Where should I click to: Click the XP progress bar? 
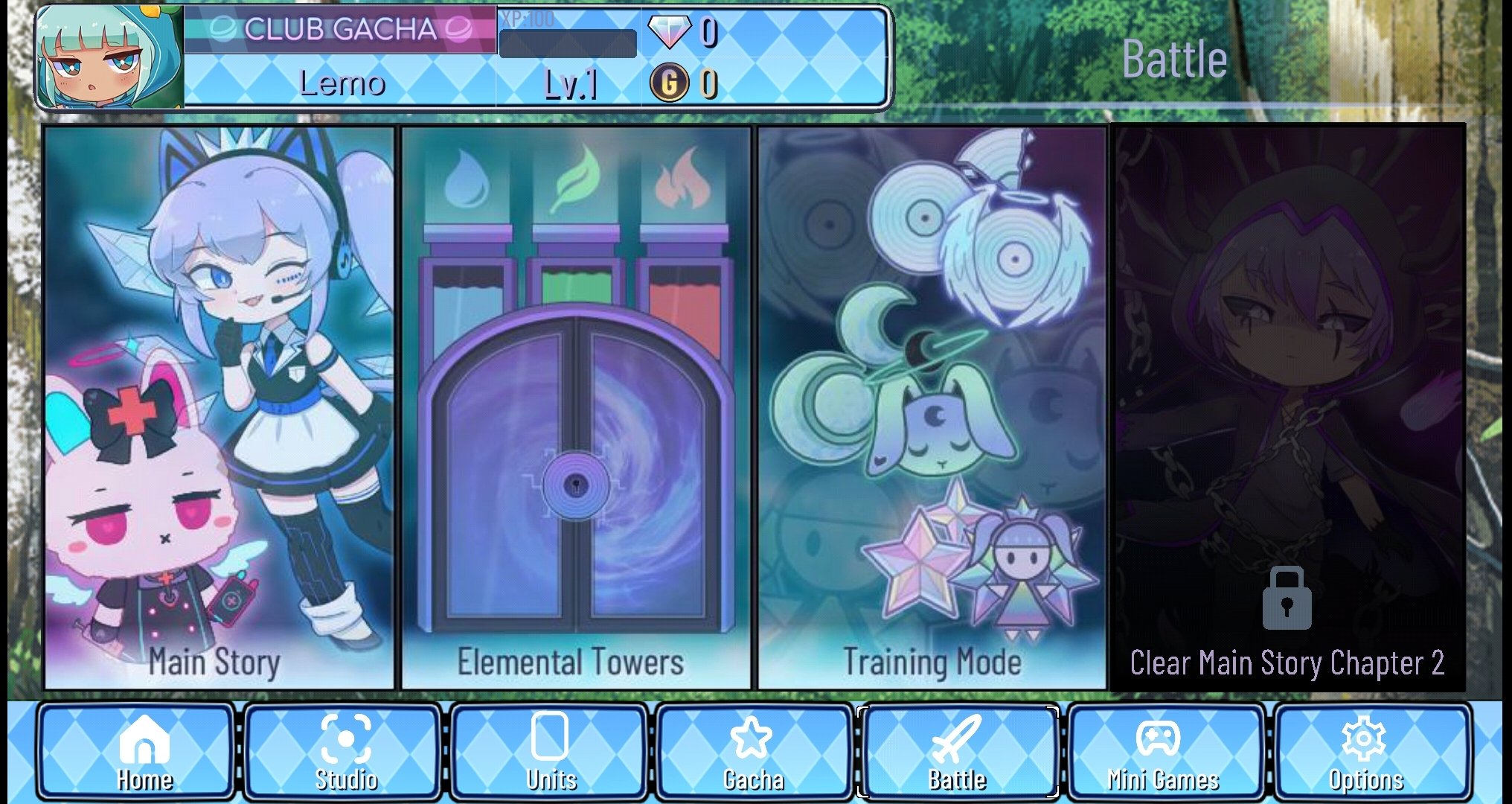(x=568, y=45)
